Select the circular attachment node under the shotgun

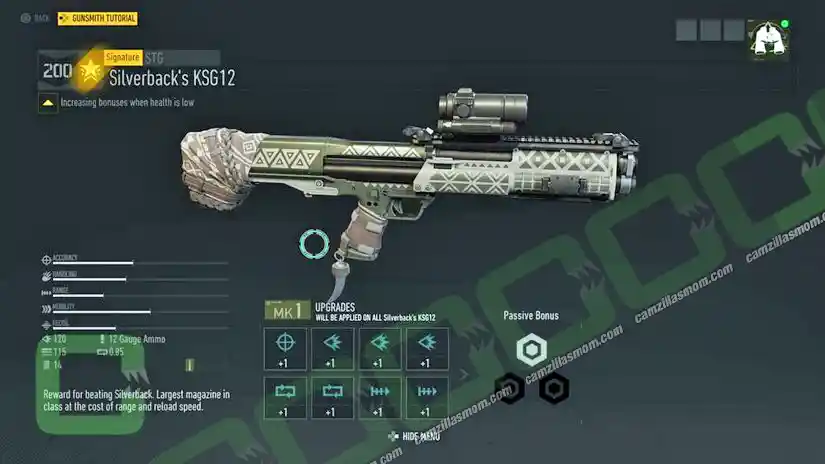click(314, 243)
